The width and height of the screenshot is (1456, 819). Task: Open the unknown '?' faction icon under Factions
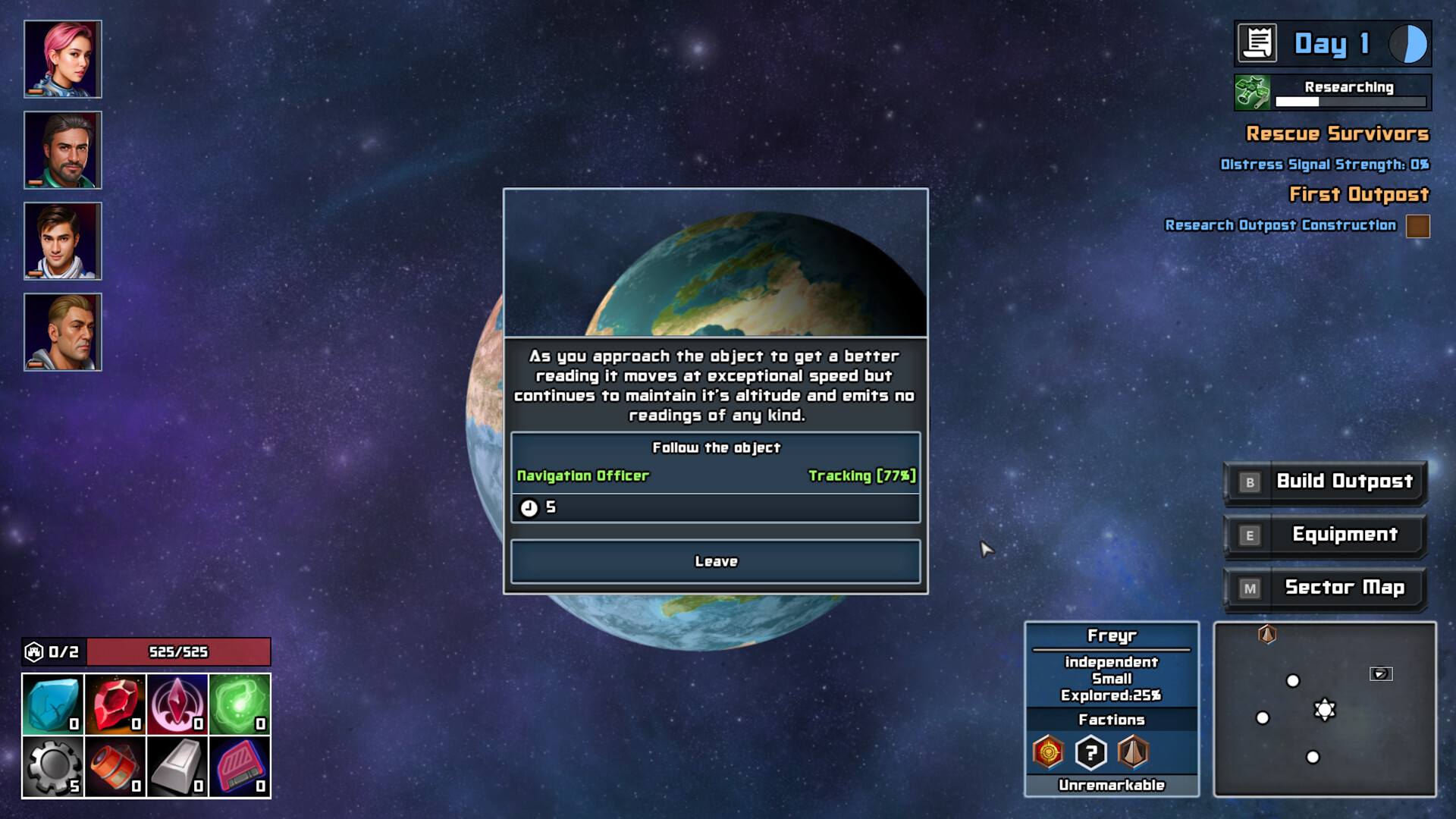tap(1090, 752)
